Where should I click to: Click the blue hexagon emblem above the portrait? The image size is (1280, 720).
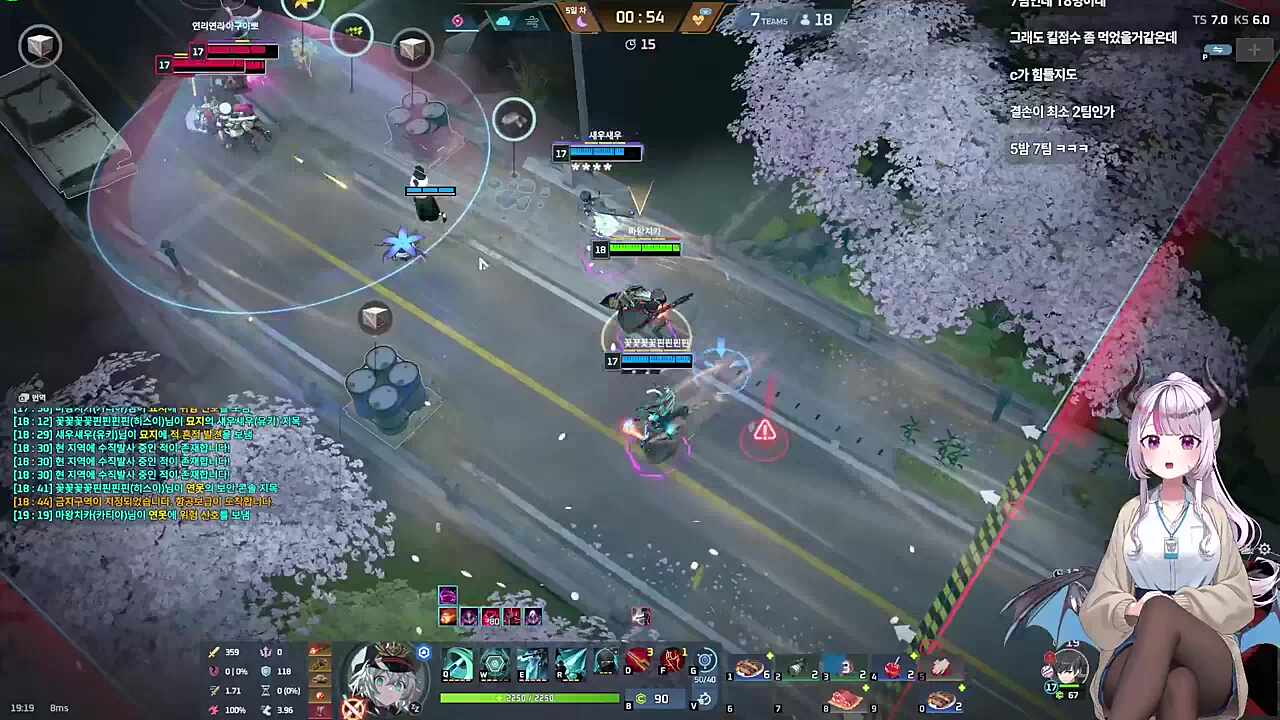424,652
